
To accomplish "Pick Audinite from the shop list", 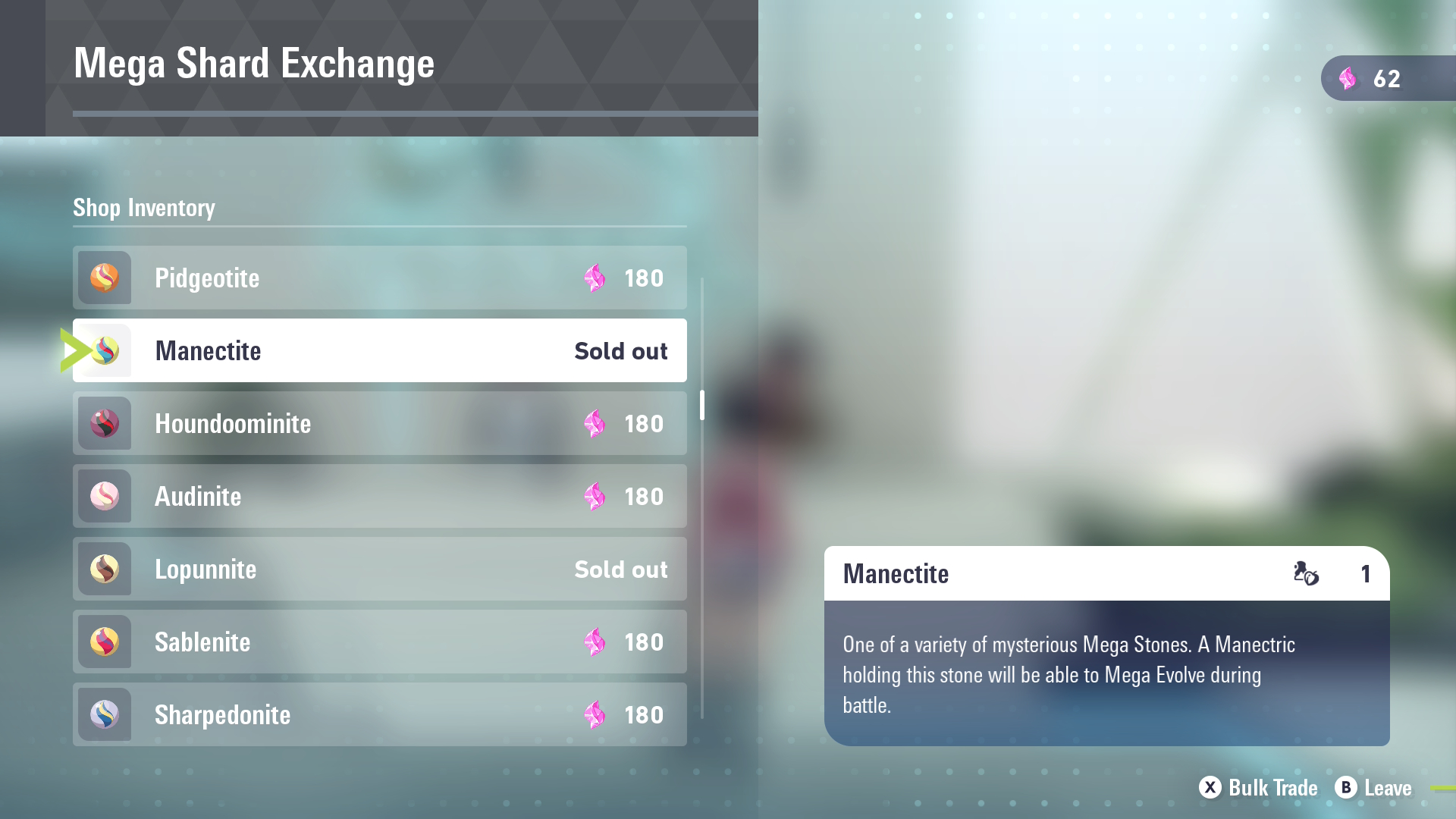I will [379, 496].
